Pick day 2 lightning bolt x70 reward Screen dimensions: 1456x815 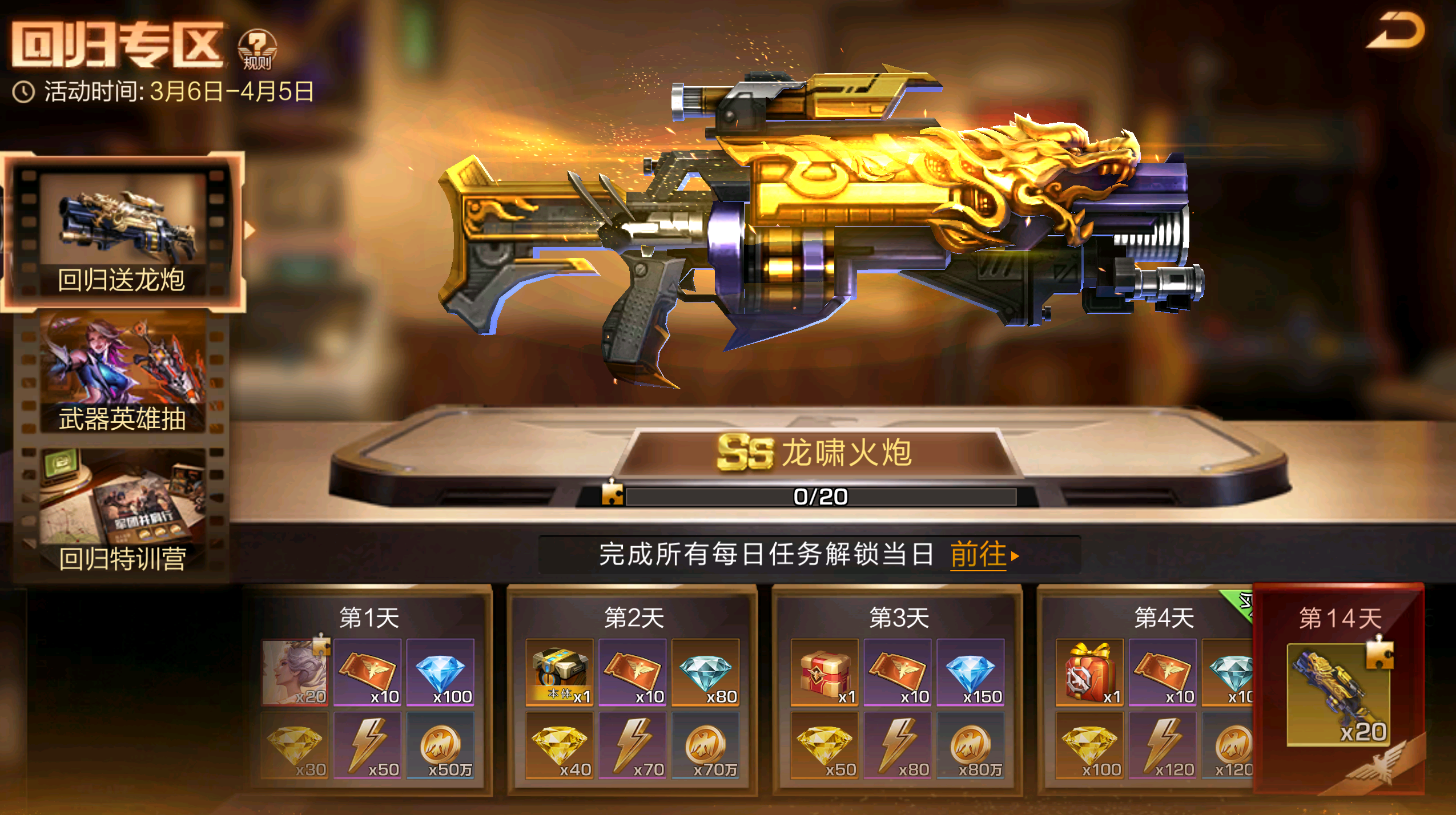click(633, 745)
